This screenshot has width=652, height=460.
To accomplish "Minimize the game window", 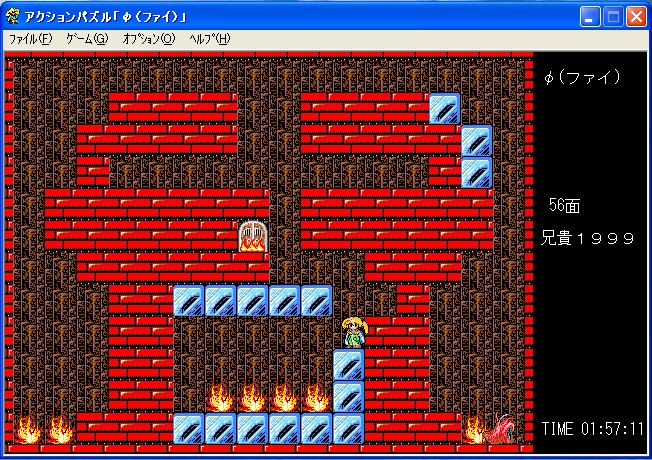I will pyautogui.click(x=591, y=16).
